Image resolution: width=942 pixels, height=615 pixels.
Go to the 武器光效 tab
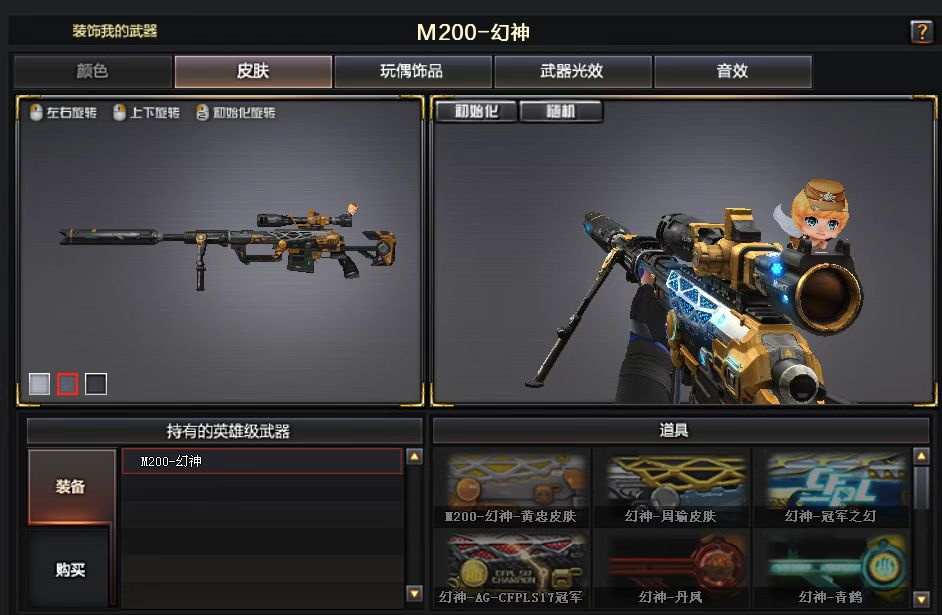[x=572, y=72]
